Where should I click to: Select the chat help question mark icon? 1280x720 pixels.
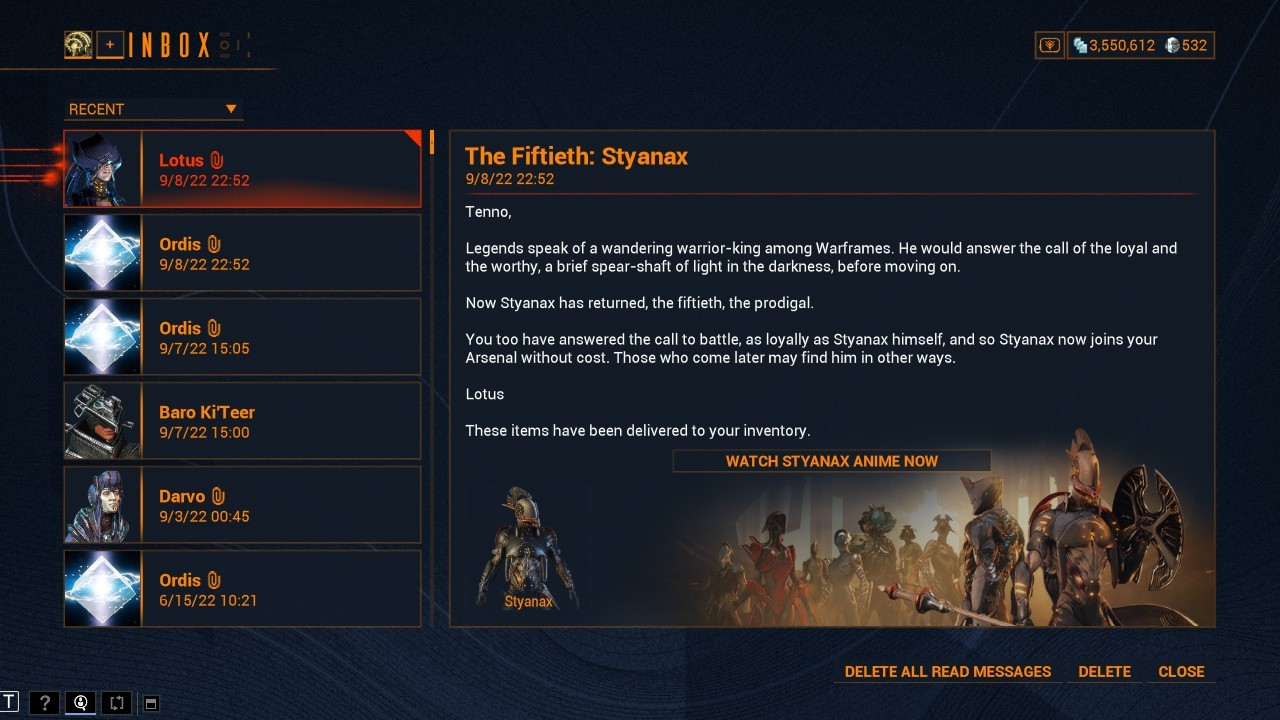point(44,702)
